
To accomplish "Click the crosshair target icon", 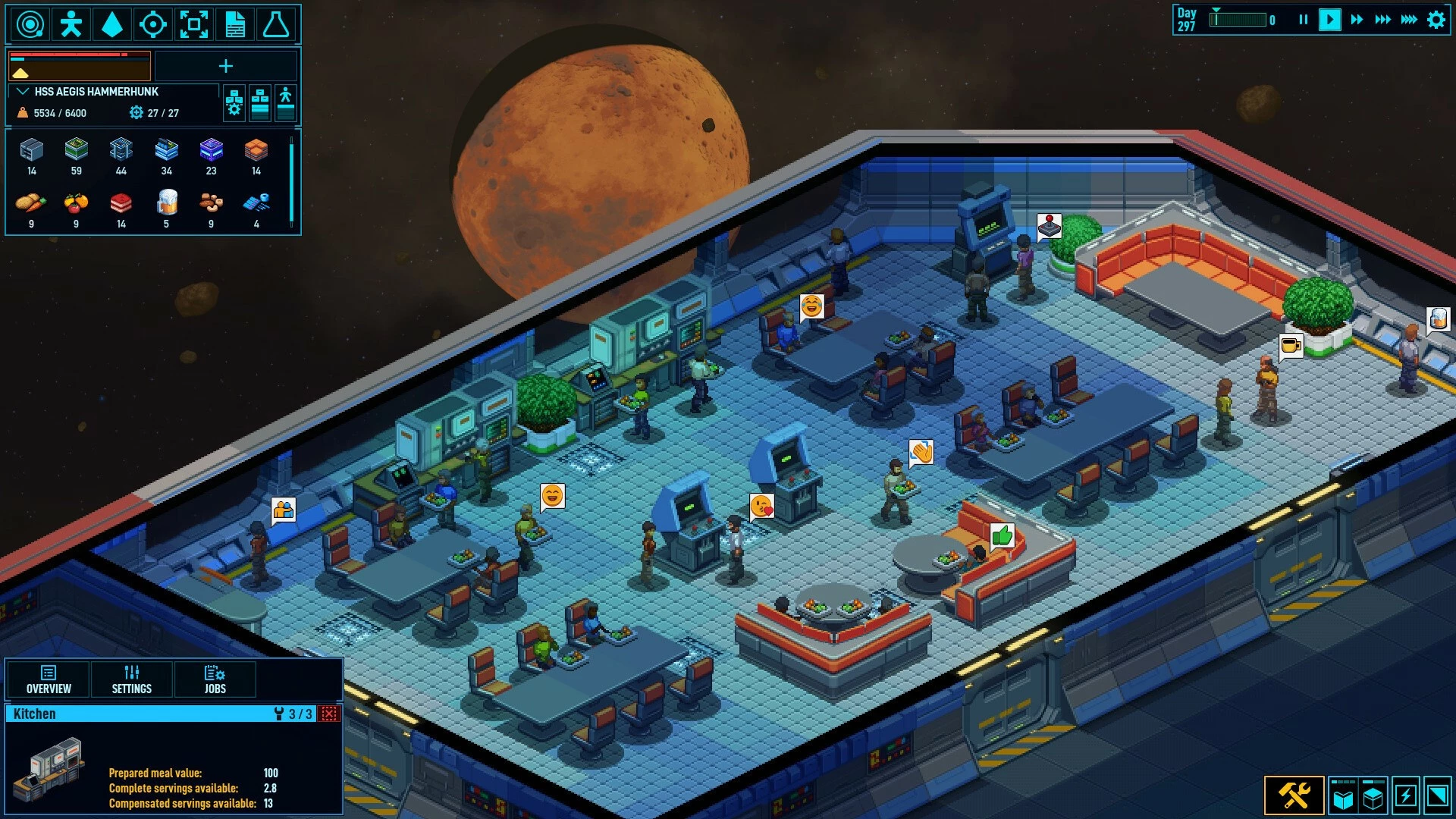I will tap(153, 24).
